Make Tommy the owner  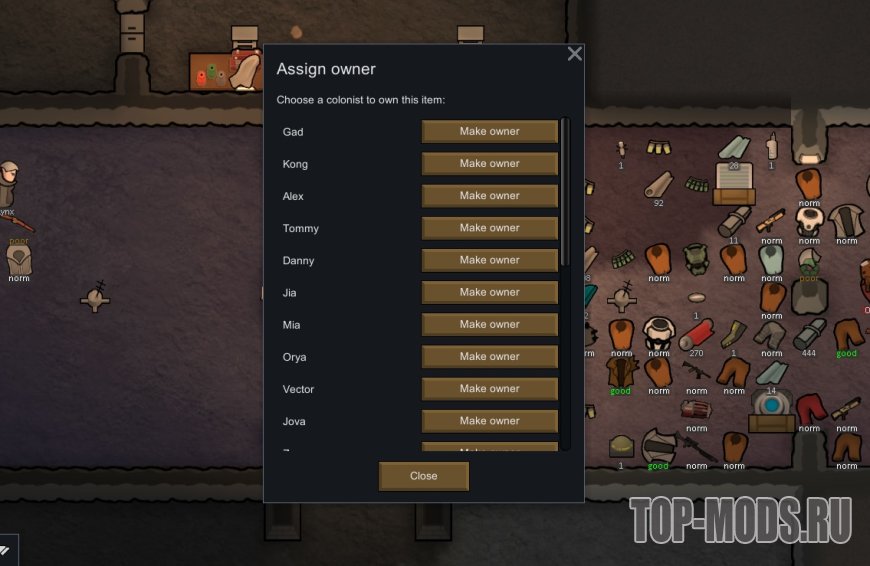pos(489,228)
